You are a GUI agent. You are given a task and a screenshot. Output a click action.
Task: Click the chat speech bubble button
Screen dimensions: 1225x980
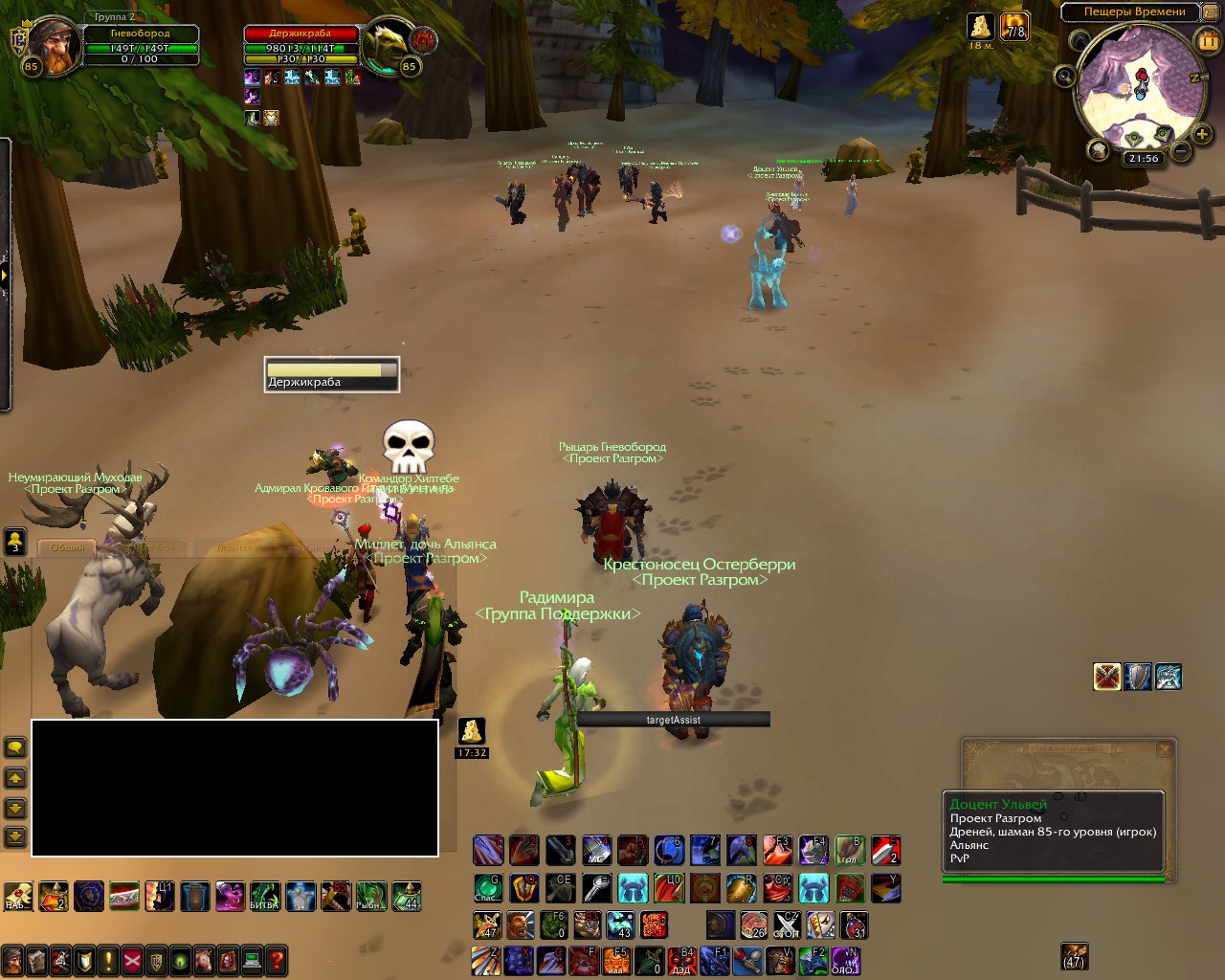pyautogui.click(x=15, y=746)
